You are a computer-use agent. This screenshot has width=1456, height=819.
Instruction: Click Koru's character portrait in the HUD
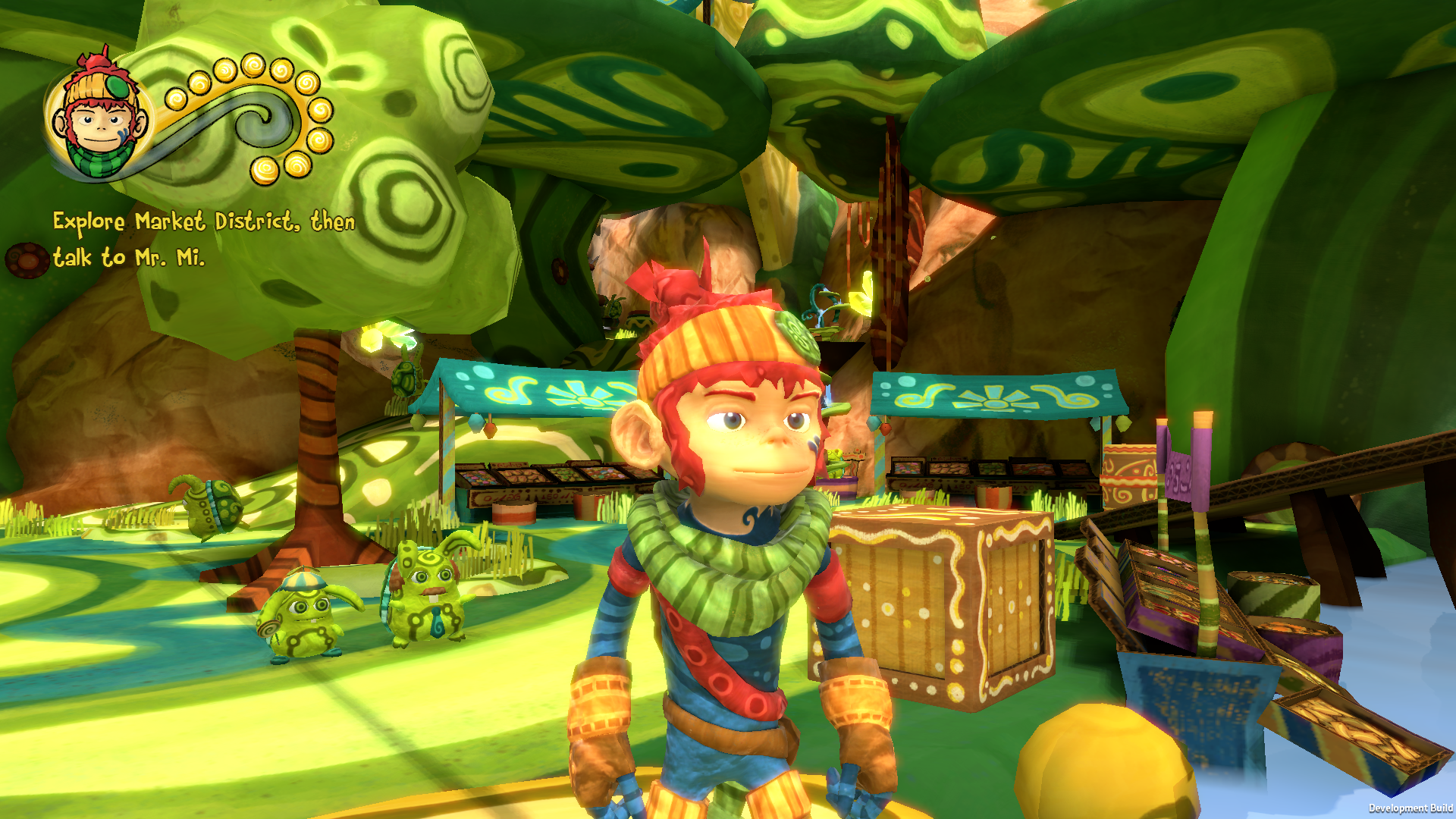coord(99,118)
